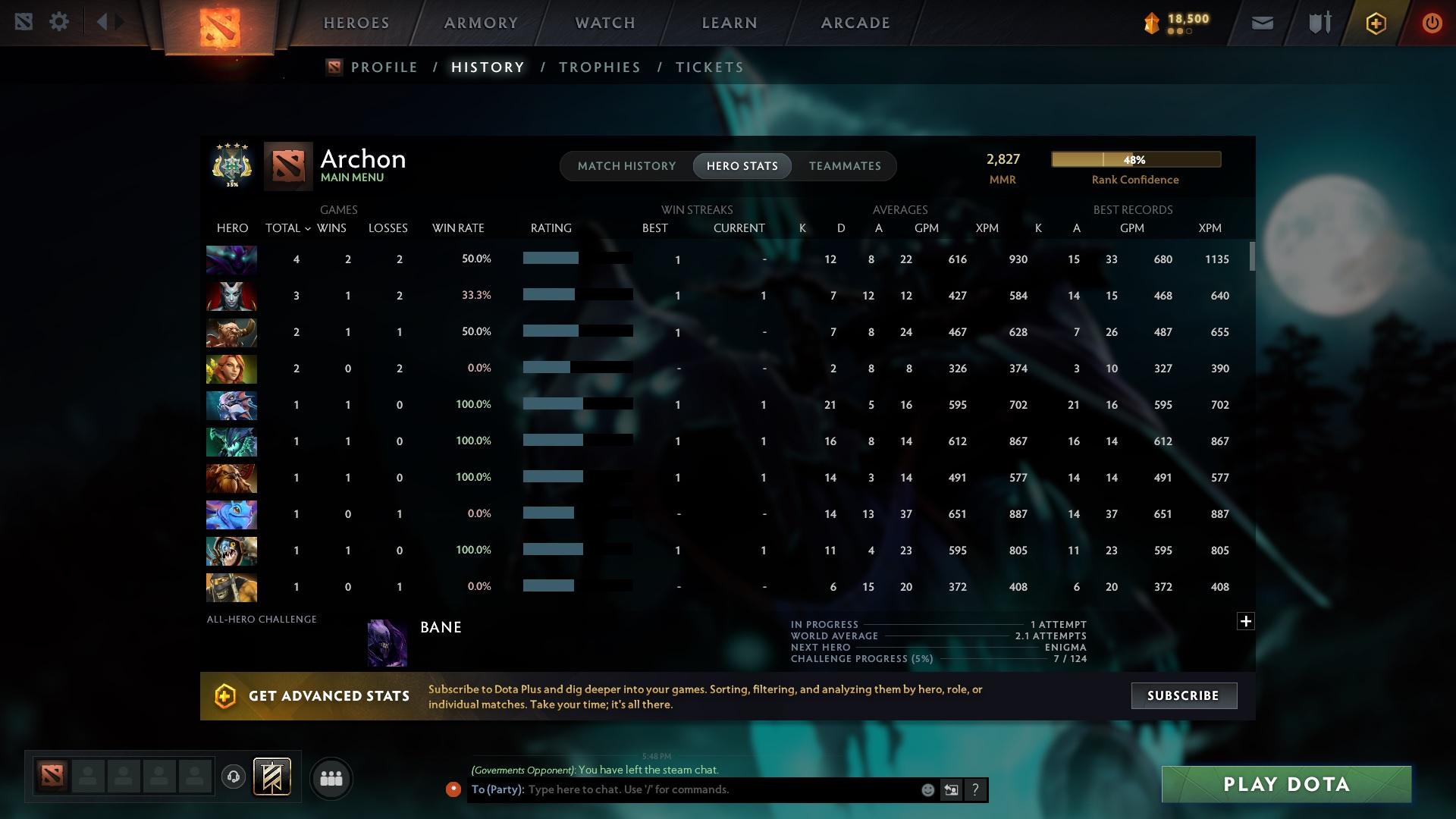Open Dota Plus via the gold hexagon icon
The width and height of the screenshot is (1456, 819).
tap(1375, 22)
